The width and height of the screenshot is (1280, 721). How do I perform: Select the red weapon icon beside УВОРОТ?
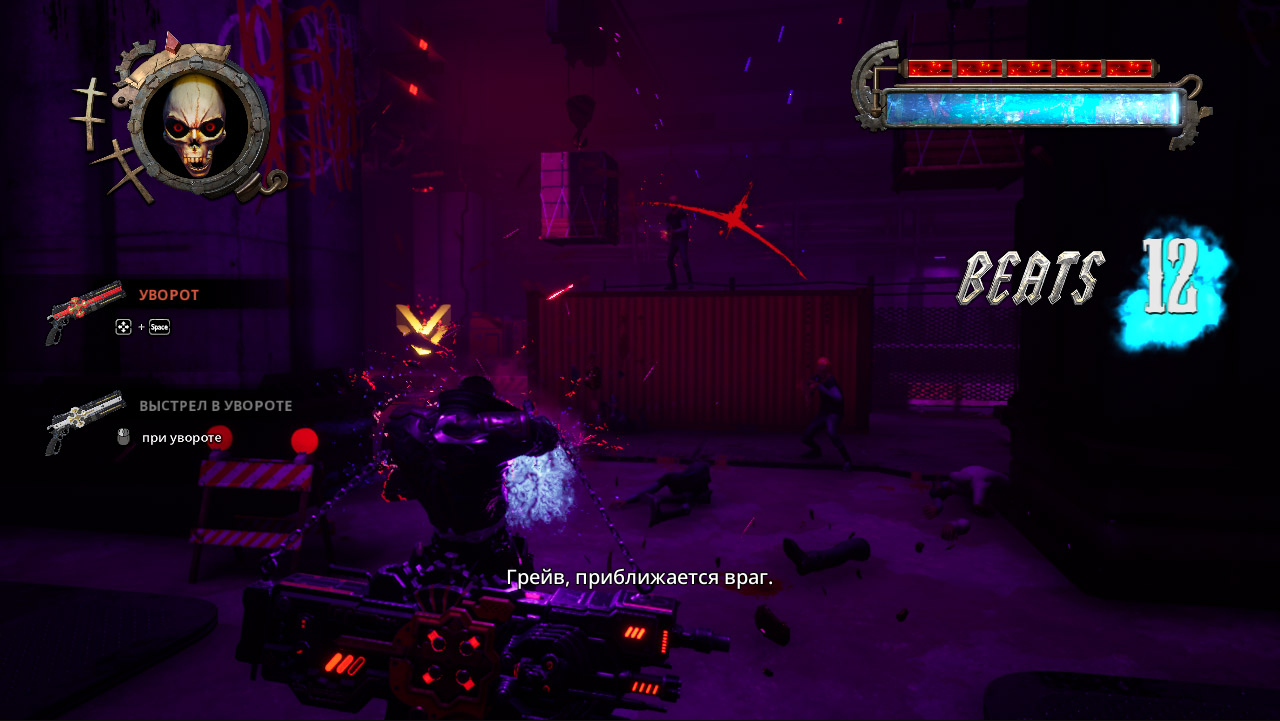click(85, 310)
